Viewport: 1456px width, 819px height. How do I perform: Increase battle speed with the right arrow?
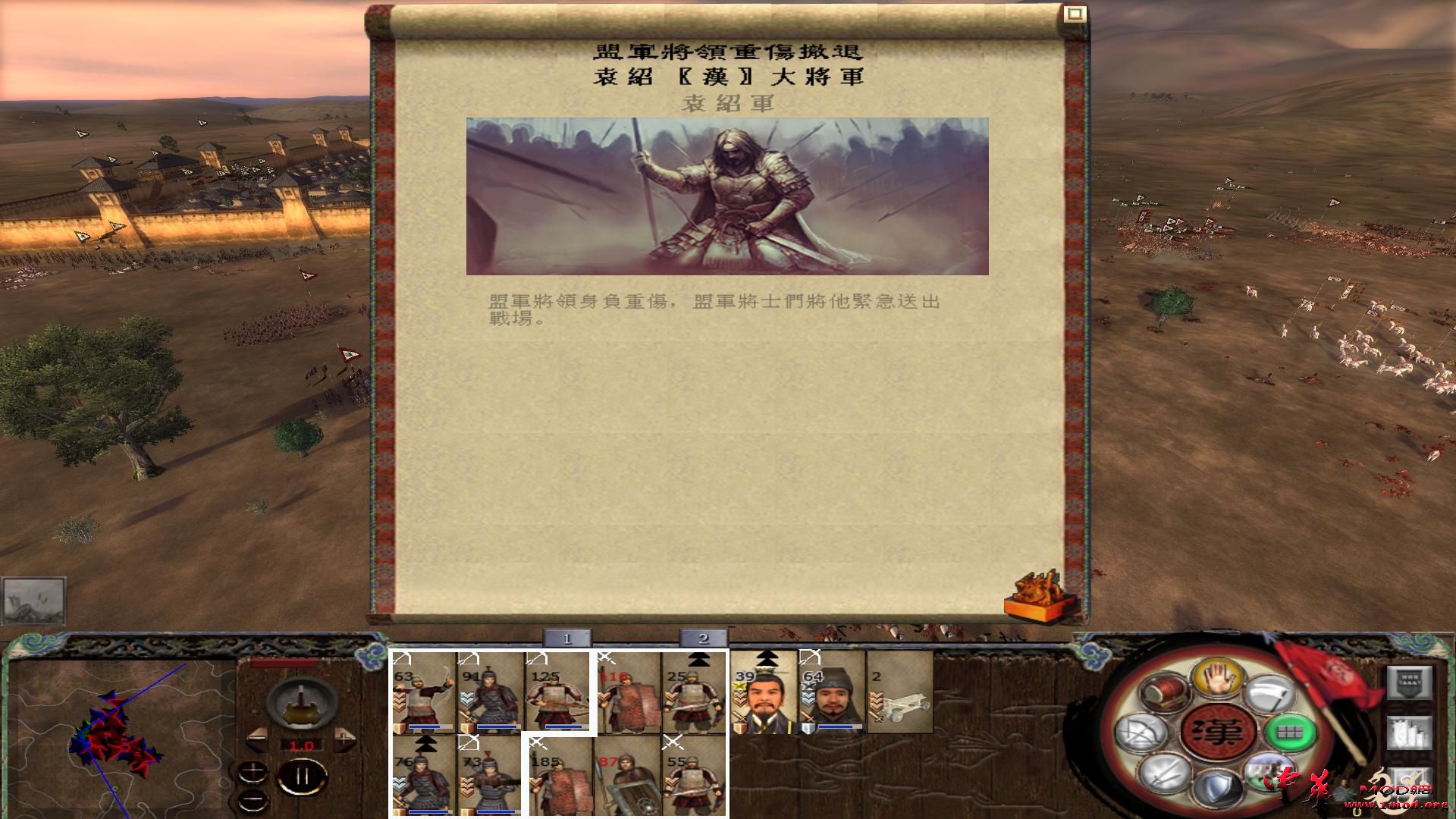coord(344,738)
